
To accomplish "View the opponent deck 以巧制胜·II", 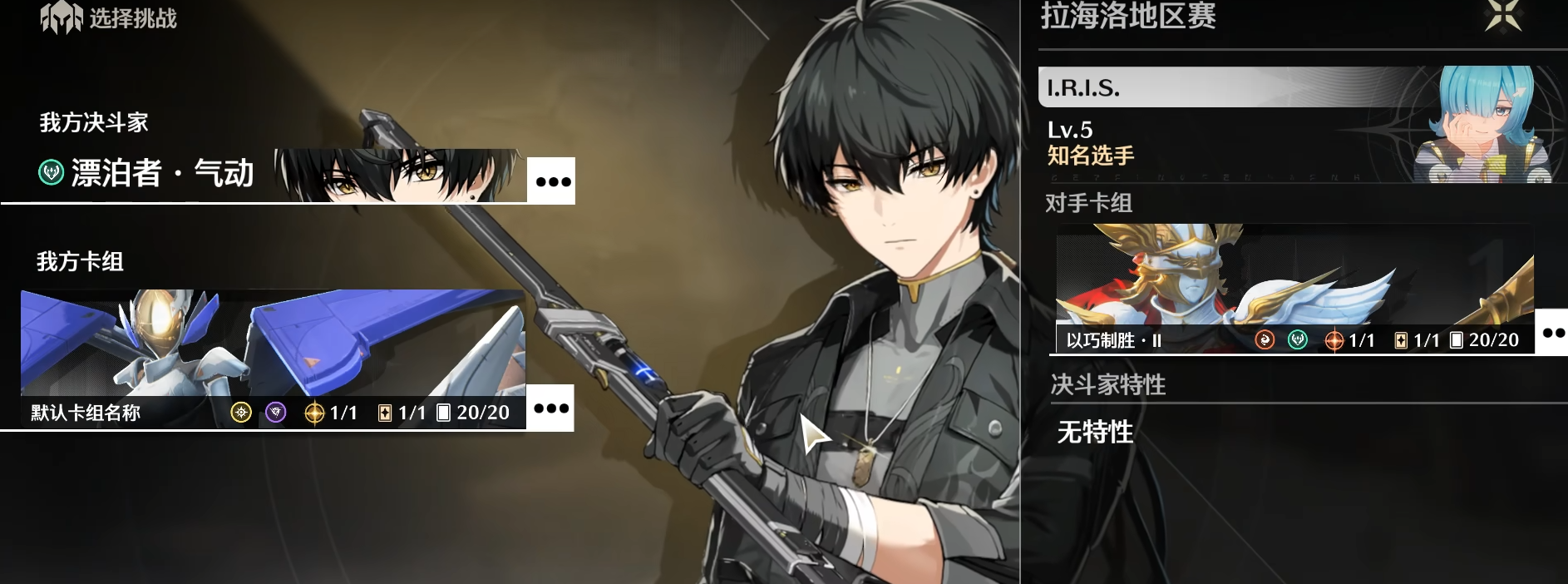I will [1294, 289].
